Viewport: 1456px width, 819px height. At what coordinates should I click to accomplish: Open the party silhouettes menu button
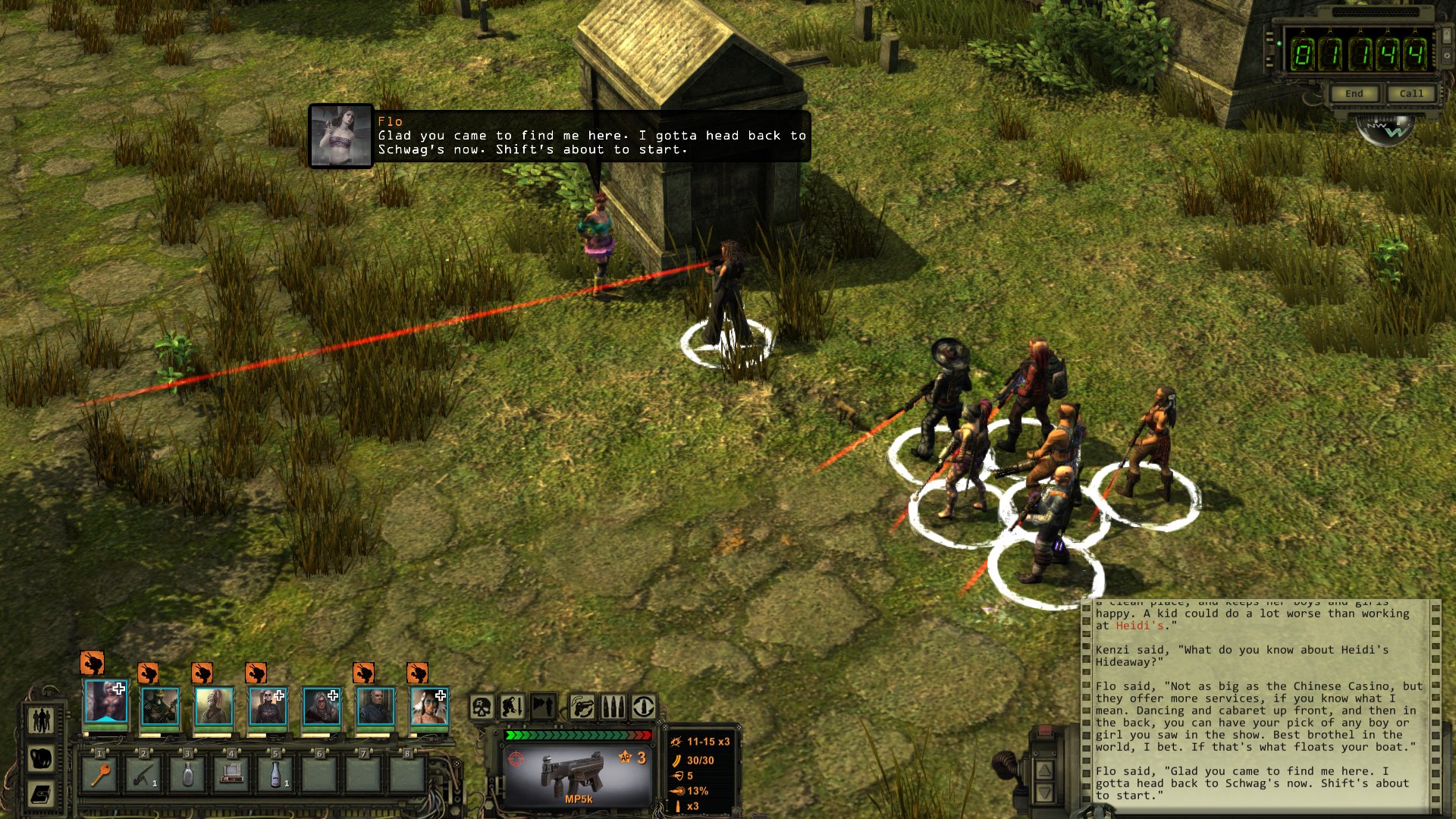click(41, 719)
